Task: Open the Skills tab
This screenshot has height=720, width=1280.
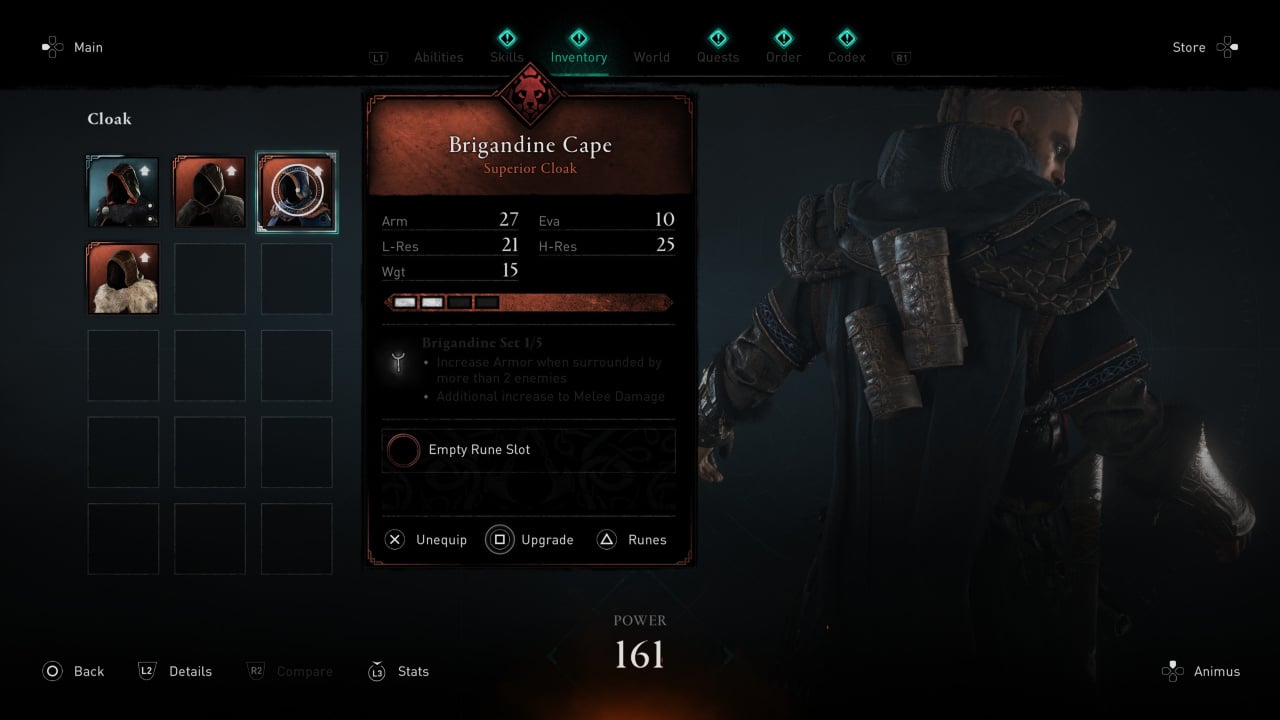Action: pos(506,56)
